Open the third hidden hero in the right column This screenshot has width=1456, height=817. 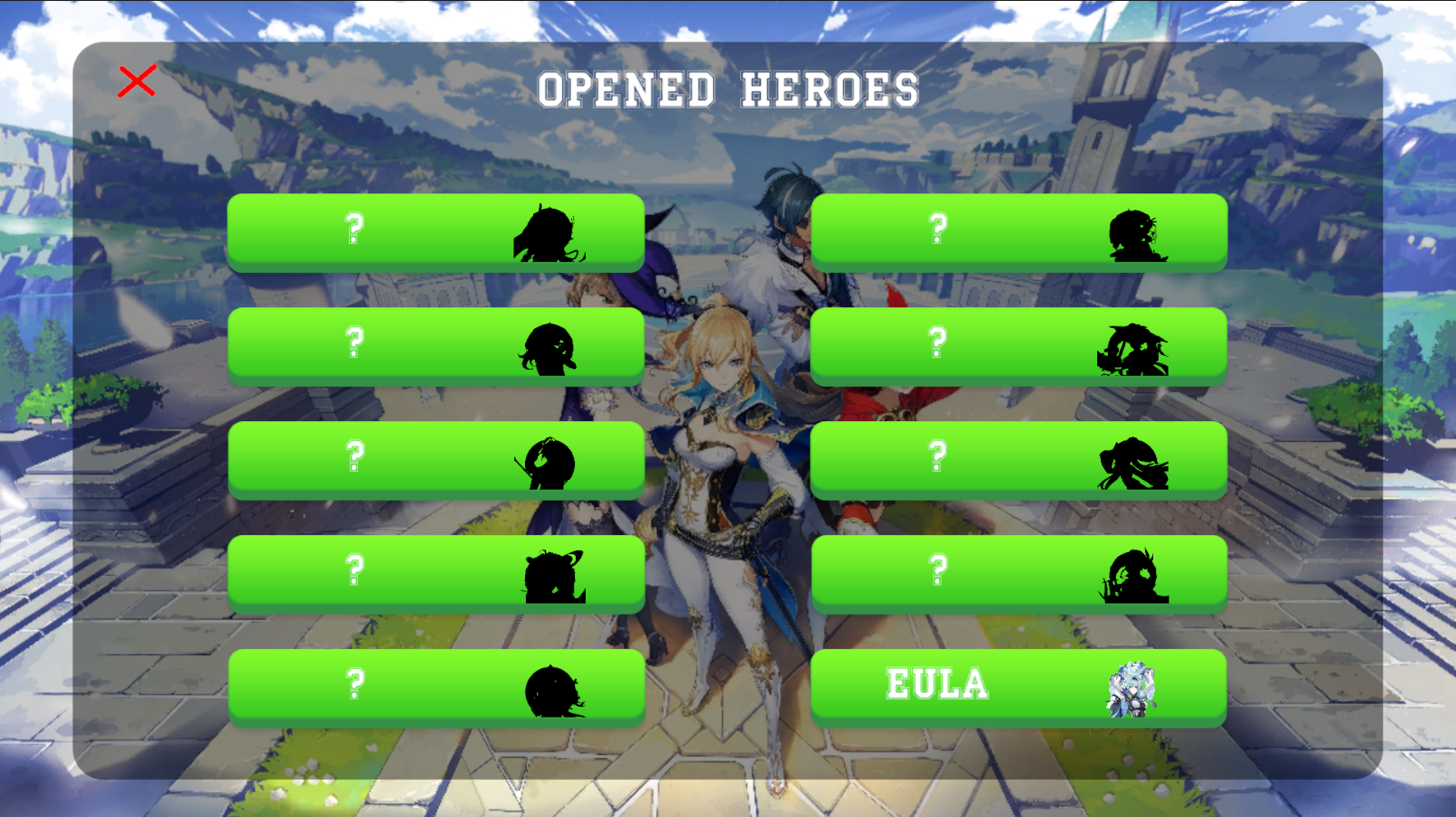tap(1019, 459)
